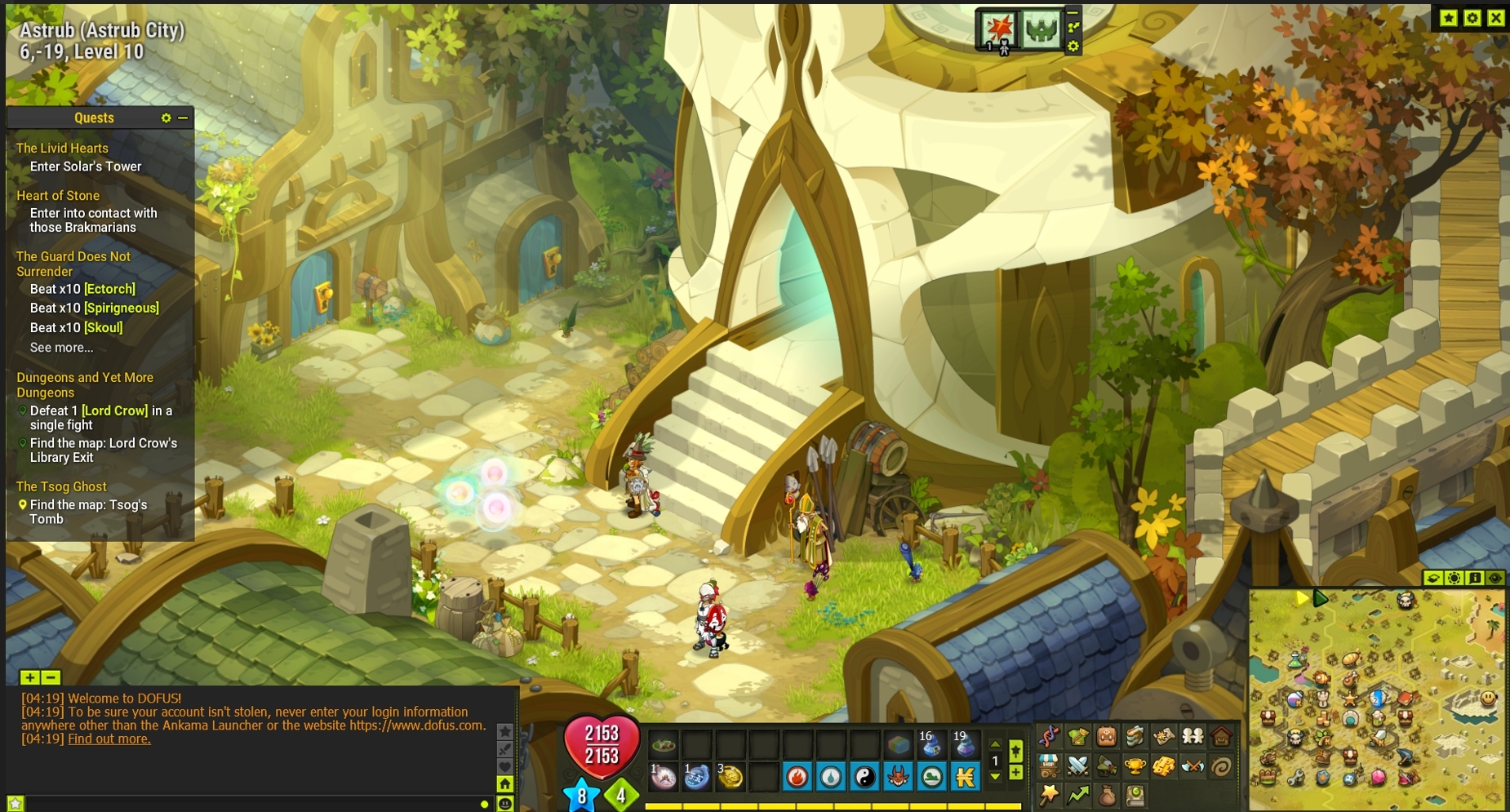
Task: Expand 'See more...' quest objectives
Action: [x=61, y=348]
